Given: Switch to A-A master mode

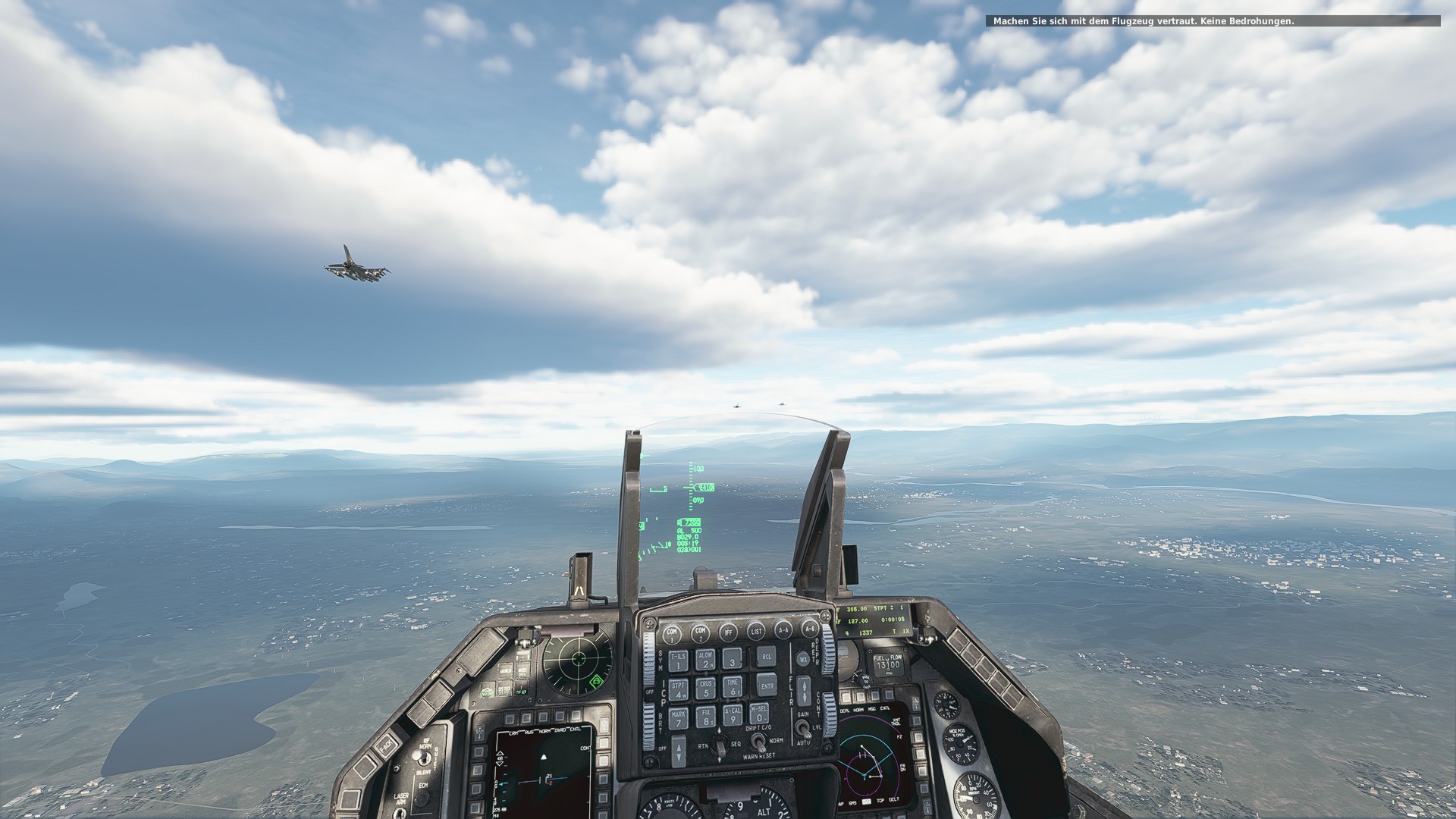Looking at the screenshot, I should (x=783, y=629).
